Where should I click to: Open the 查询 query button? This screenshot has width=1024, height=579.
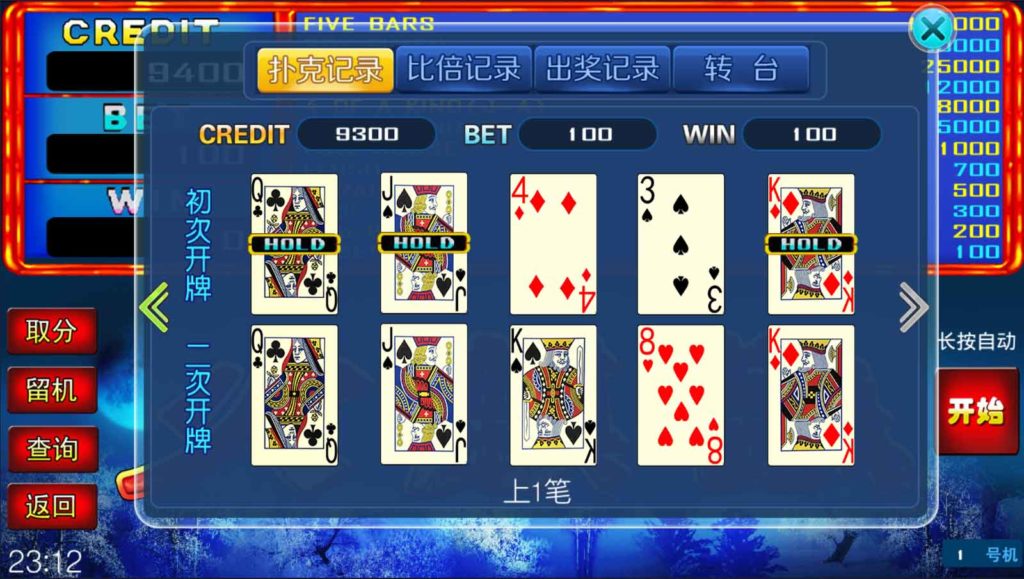tap(52, 449)
